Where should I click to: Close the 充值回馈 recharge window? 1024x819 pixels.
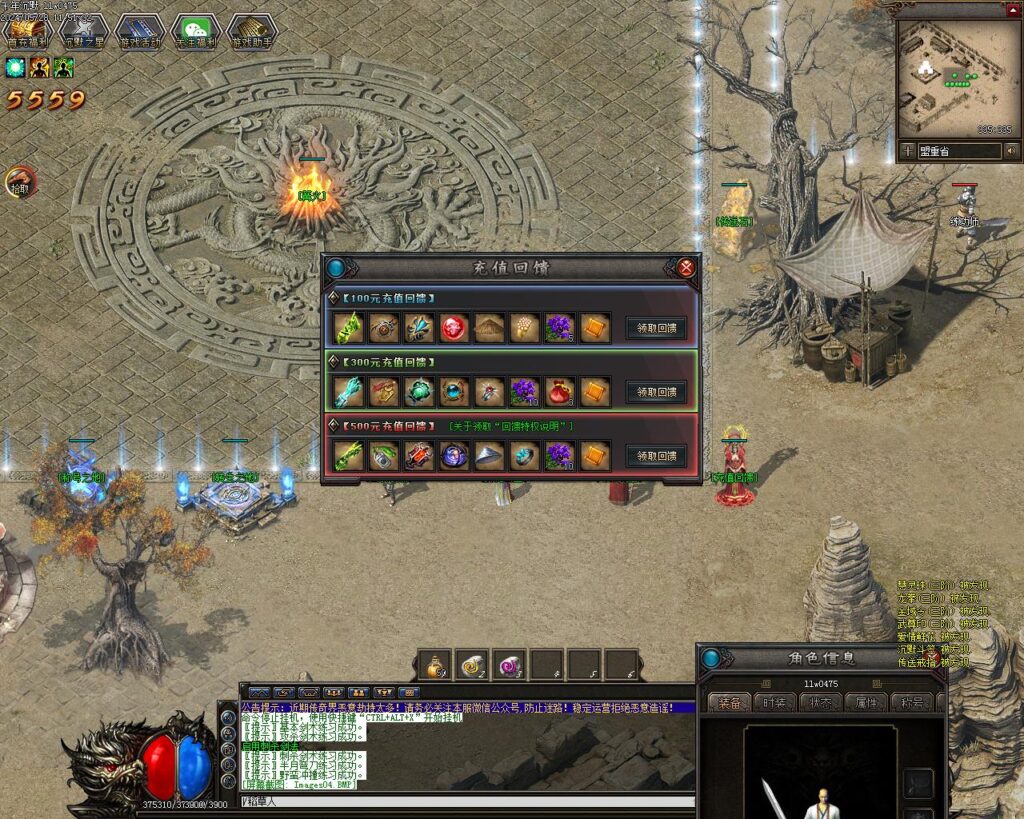pyautogui.click(x=686, y=267)
